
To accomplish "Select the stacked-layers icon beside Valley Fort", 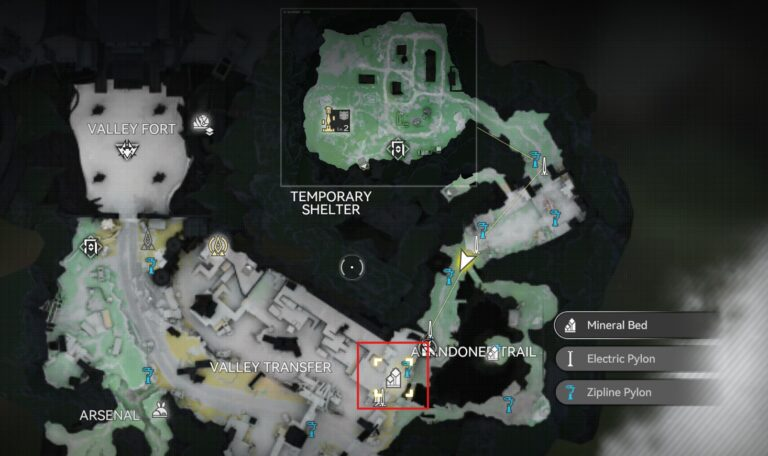I will tap(206, 123).
